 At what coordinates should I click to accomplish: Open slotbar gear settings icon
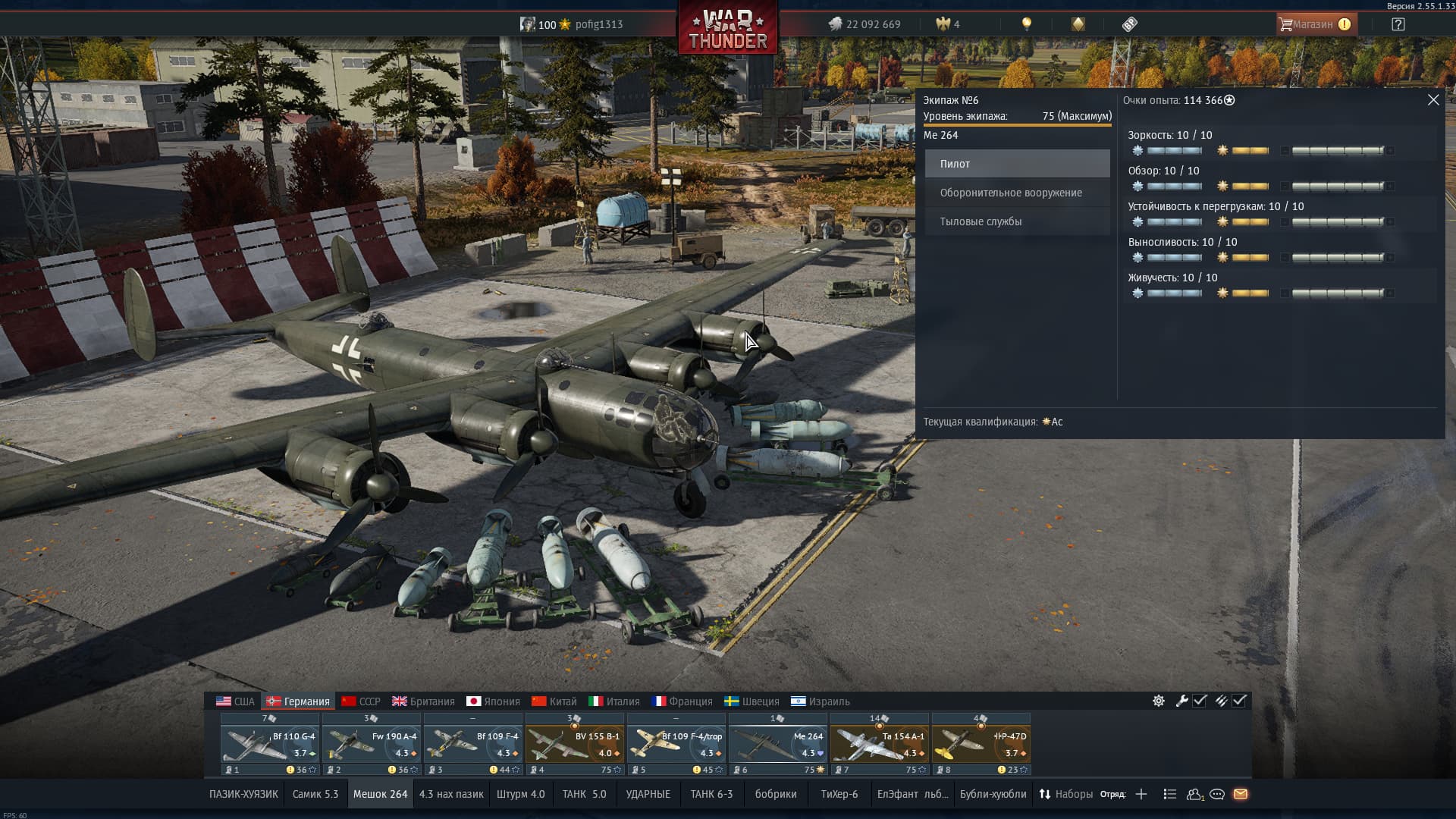[x=1159, y=701]
